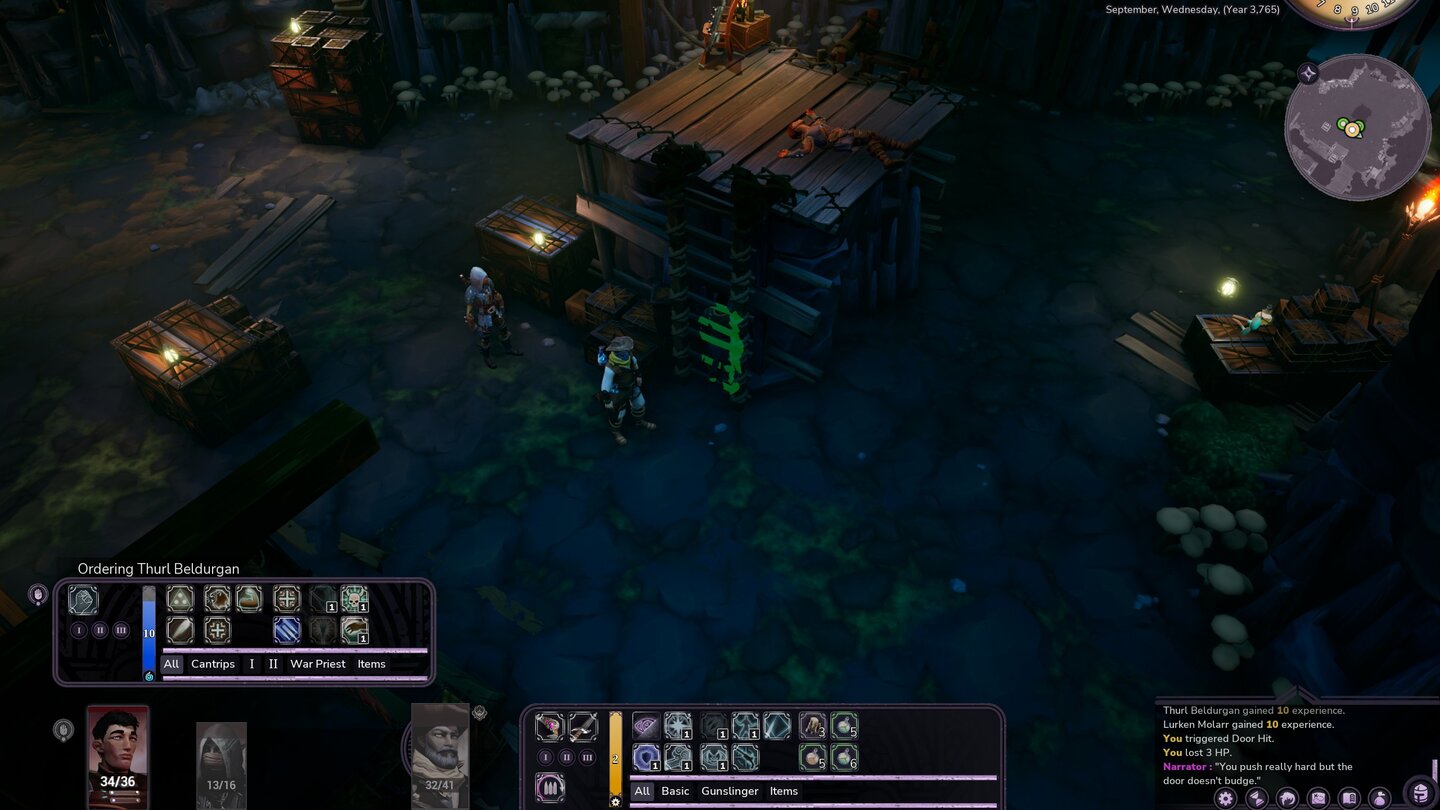The width and height of the screenshot is (1440, 810).
Task: Switch to the War Priest tab
Action: tap(318, 663)
